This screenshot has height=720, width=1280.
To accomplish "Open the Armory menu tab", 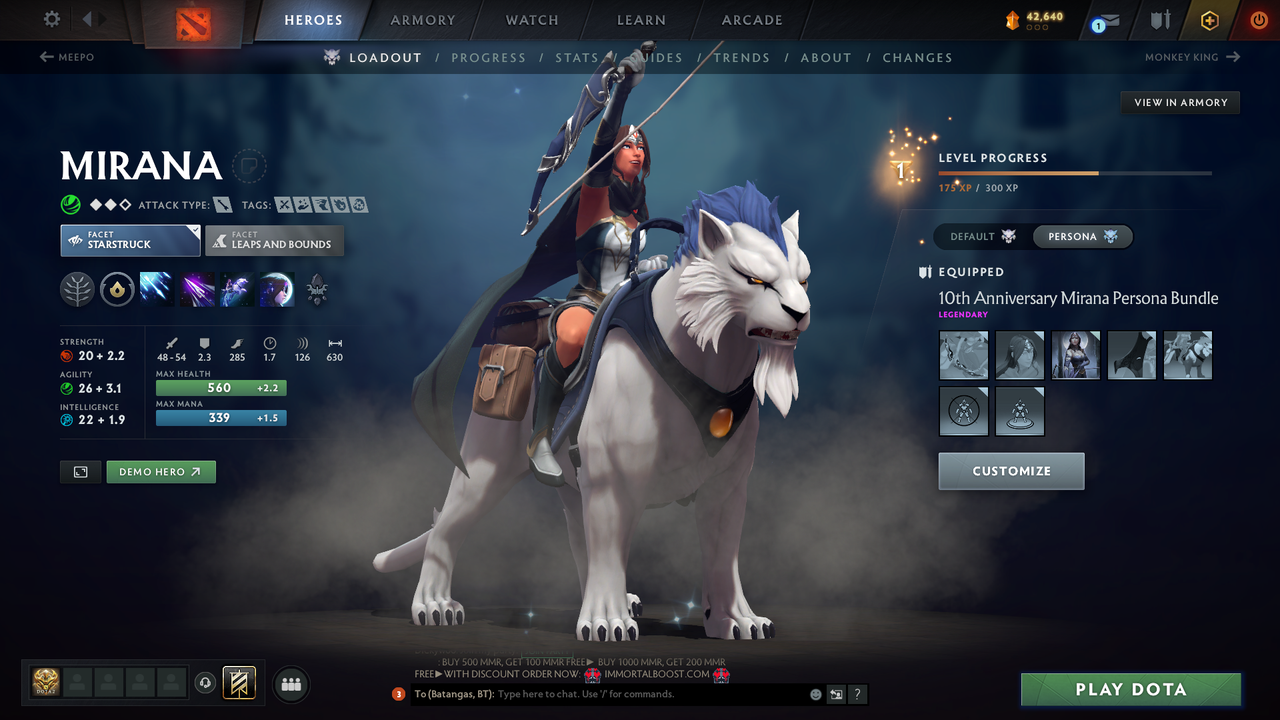I will click(x=422, y=20).
